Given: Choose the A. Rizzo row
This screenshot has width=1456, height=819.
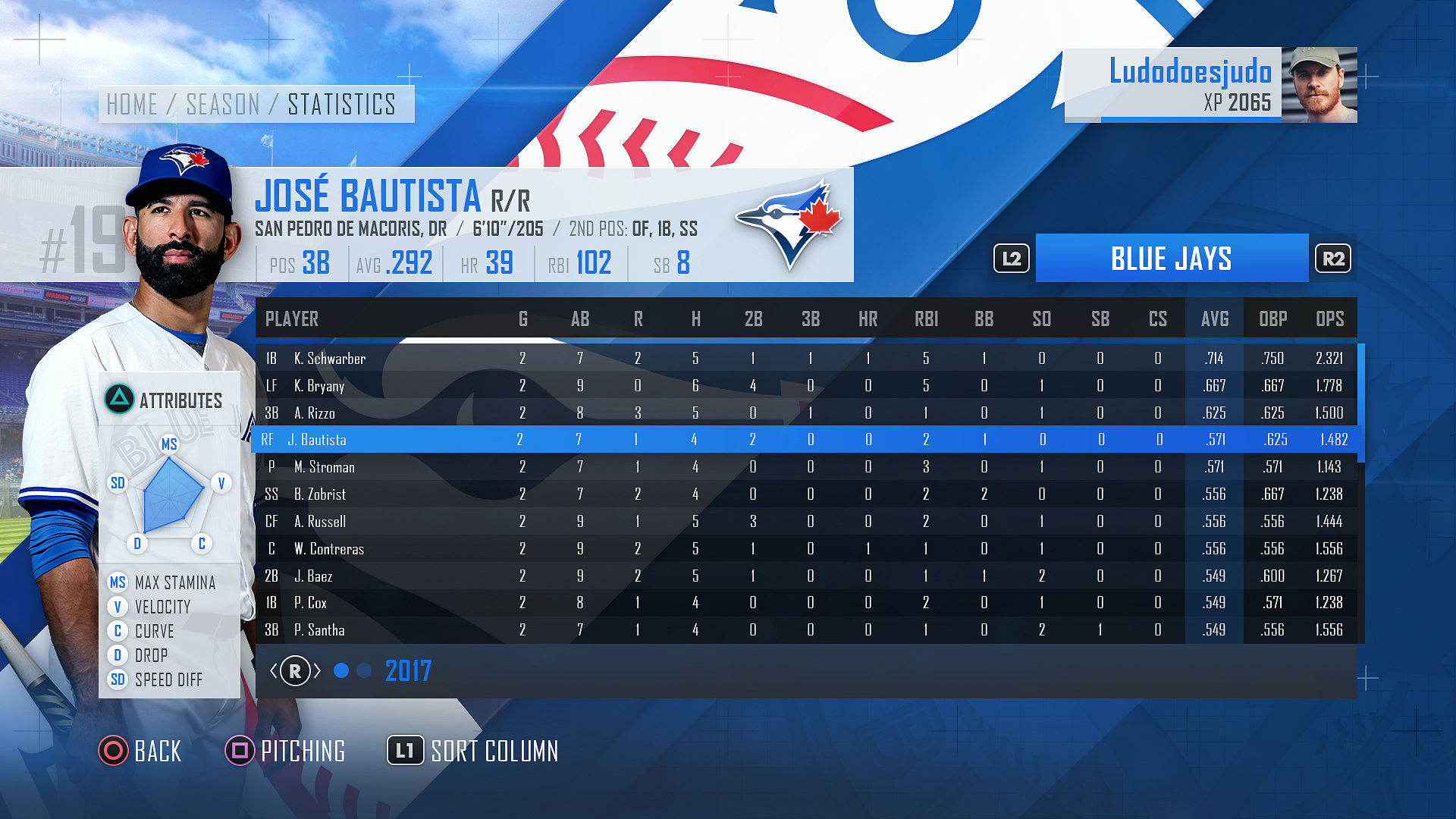Looking at the screenshot, I should [315, 413].
